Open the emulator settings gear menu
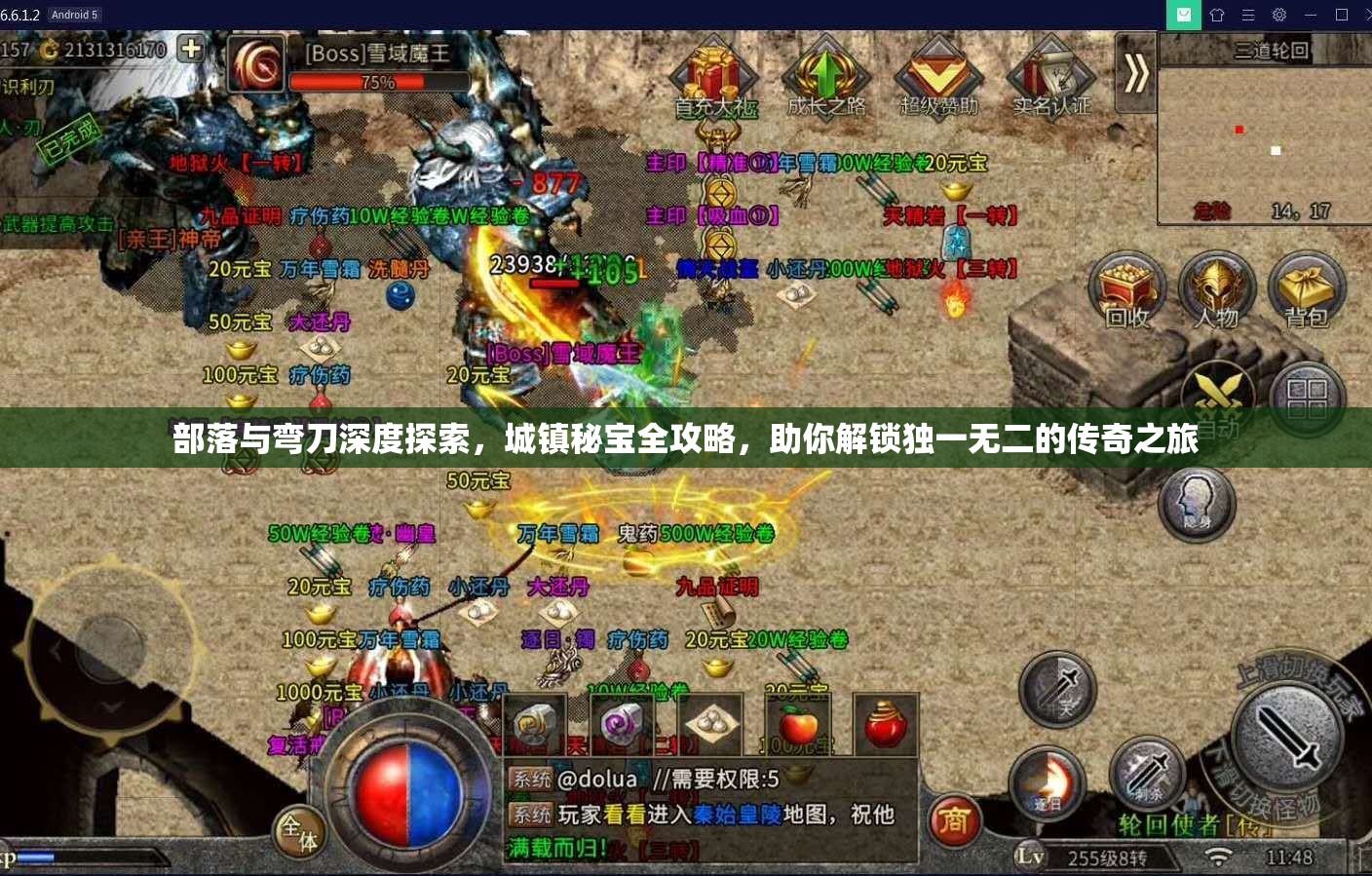The image size is (1372, 876). [1278, 15]
